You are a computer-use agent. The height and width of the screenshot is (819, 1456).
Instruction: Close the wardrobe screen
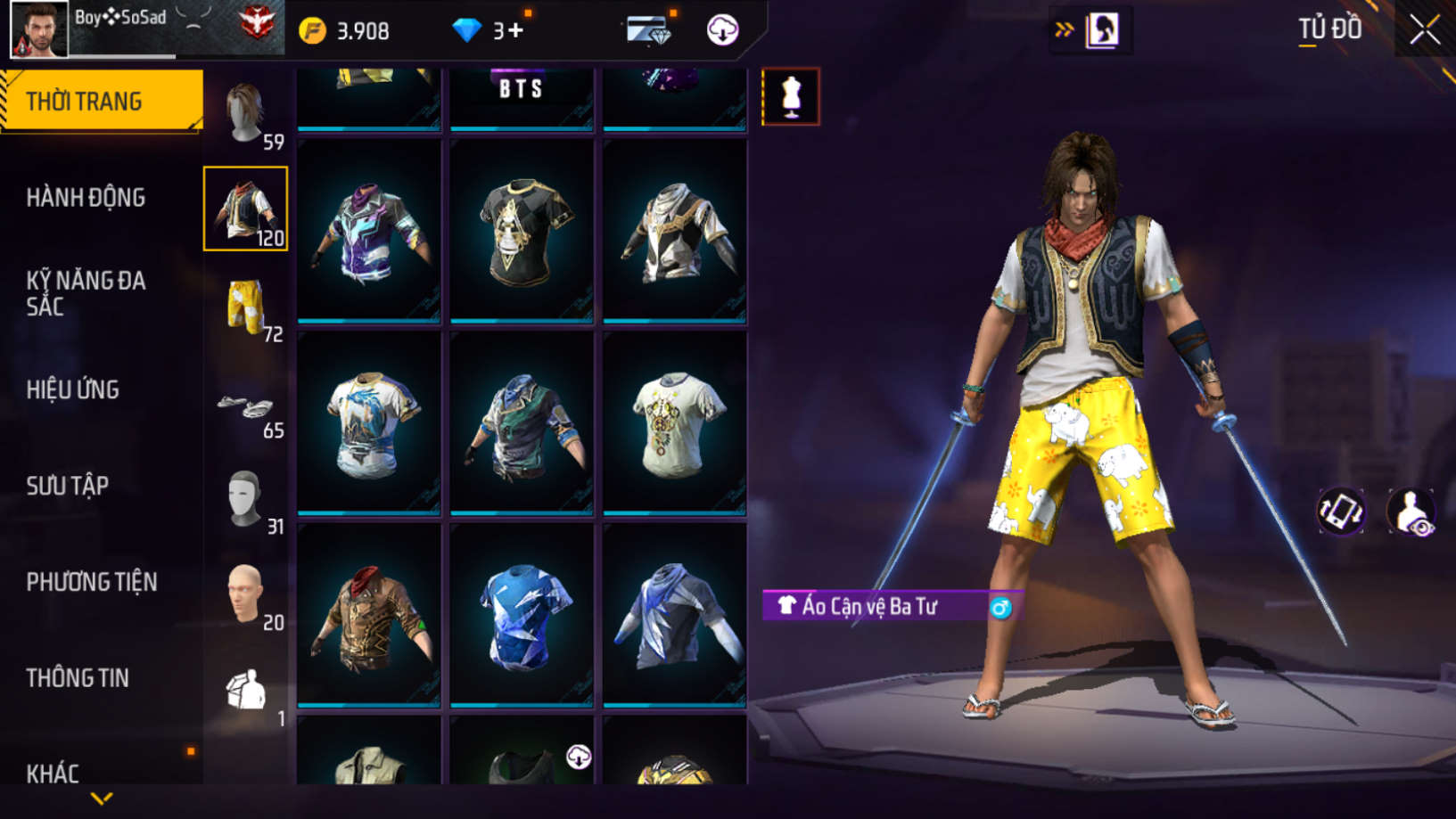click(x=1424, y=30)
